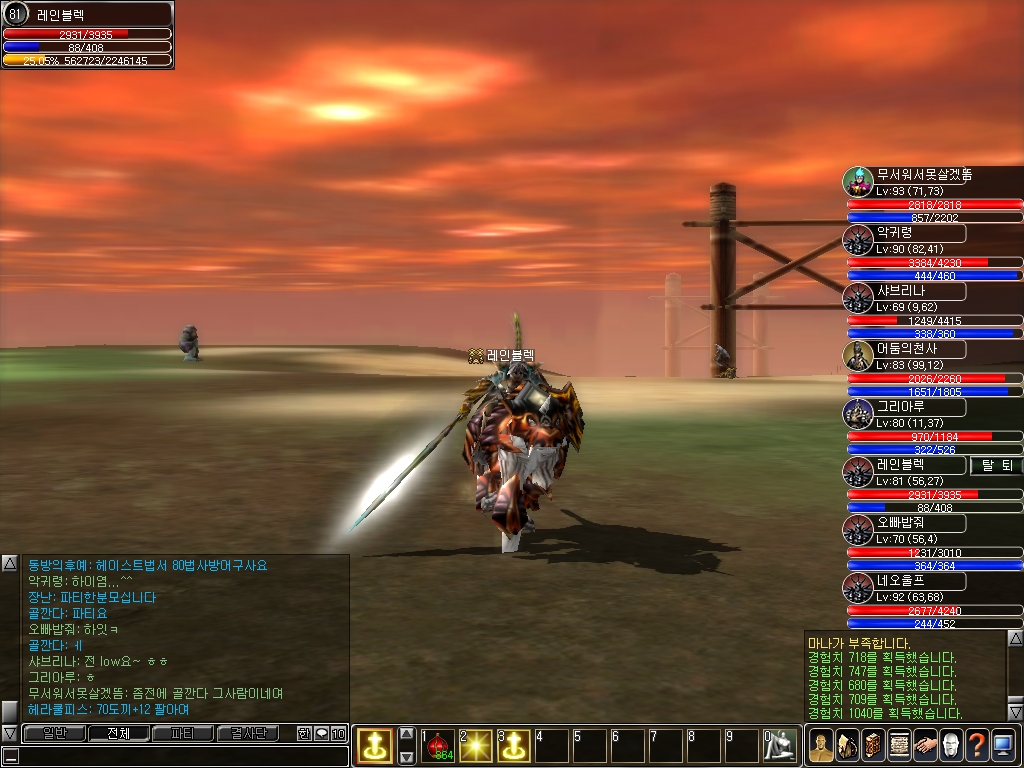Select party member 무서워서못살겠돔

(922, 175)
